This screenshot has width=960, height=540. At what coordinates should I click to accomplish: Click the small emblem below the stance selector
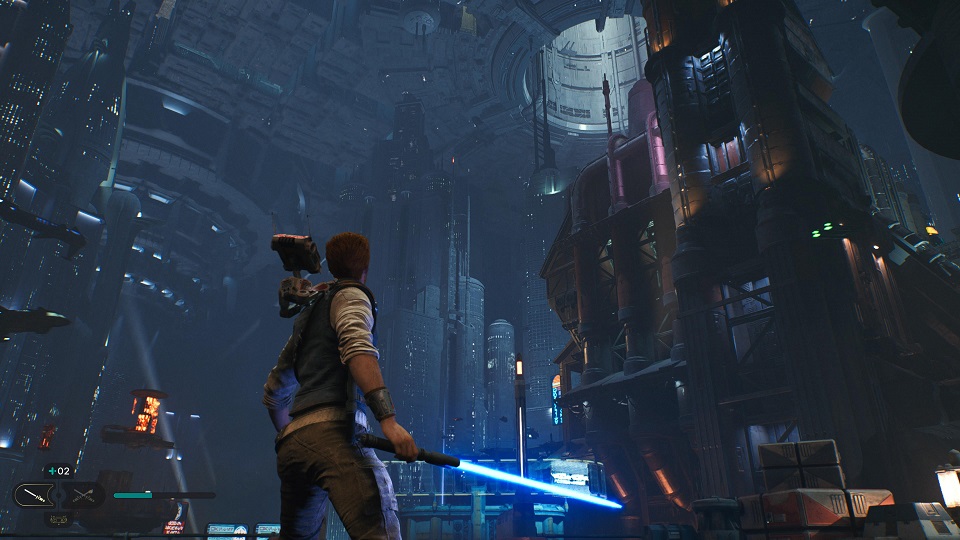pos(58,518)
